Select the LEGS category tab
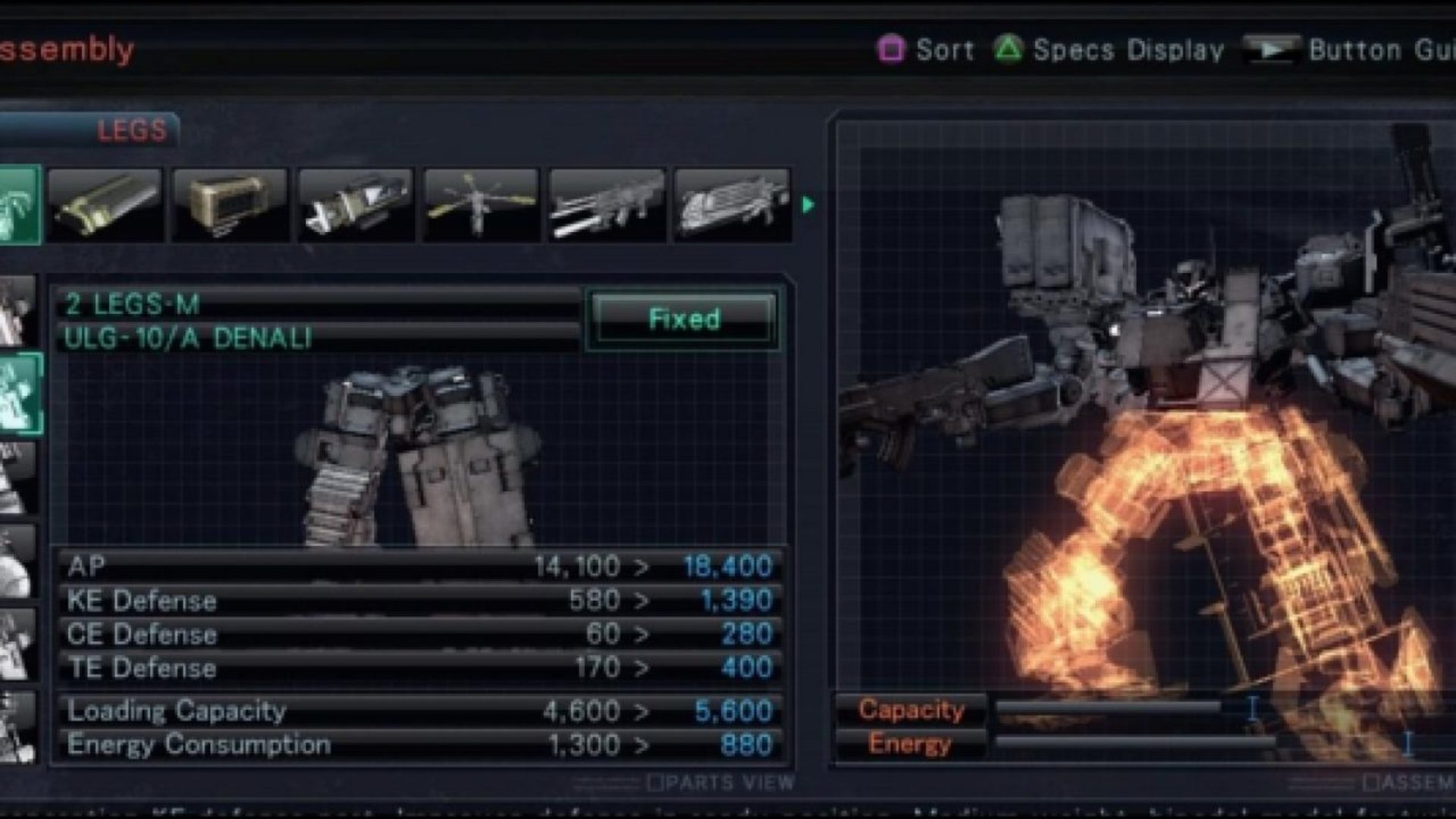The width and height of the screenshot is (1456, 819). (130, 130)
